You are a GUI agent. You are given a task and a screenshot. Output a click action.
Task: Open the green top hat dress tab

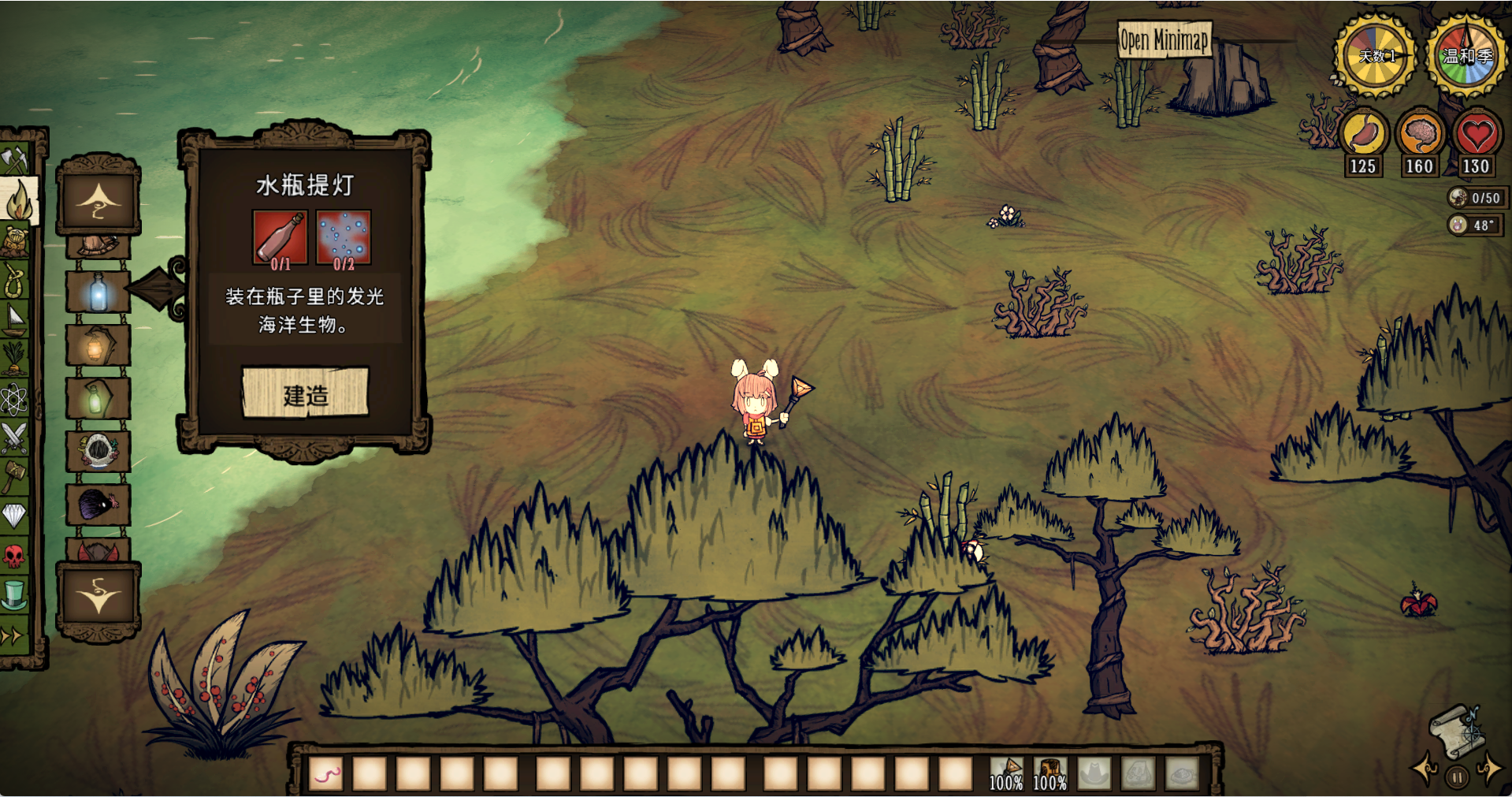pyautogui.click(x=15, y=595)
